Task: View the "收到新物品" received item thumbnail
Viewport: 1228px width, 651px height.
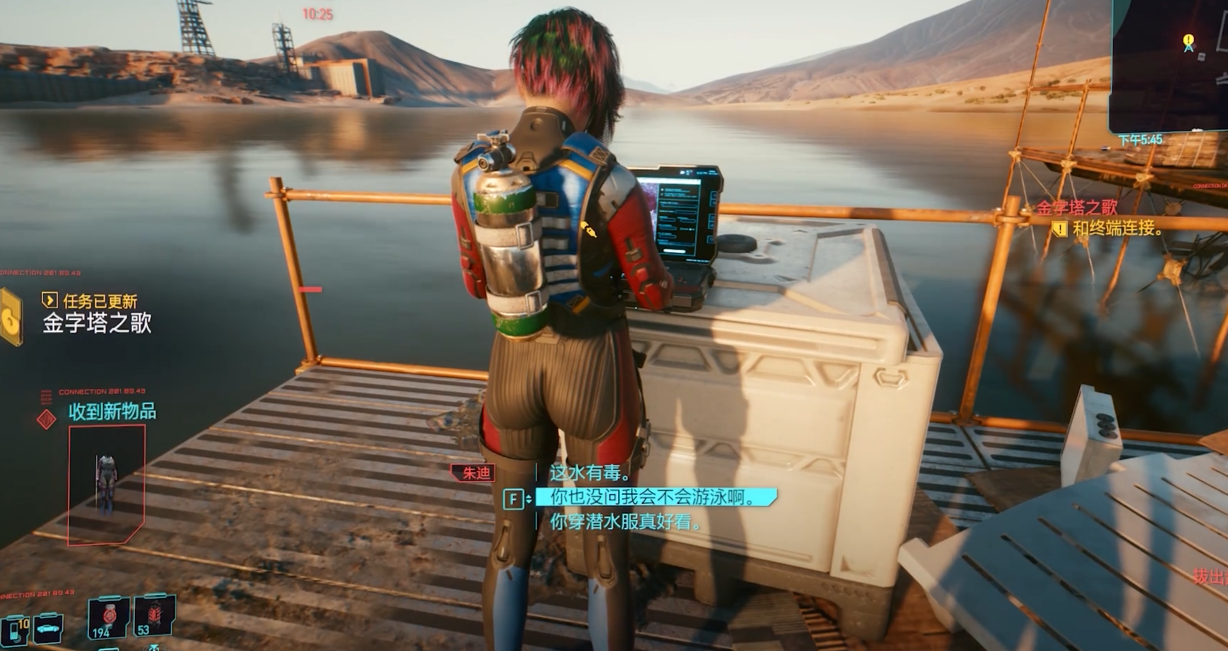Action: click(106, 484)
